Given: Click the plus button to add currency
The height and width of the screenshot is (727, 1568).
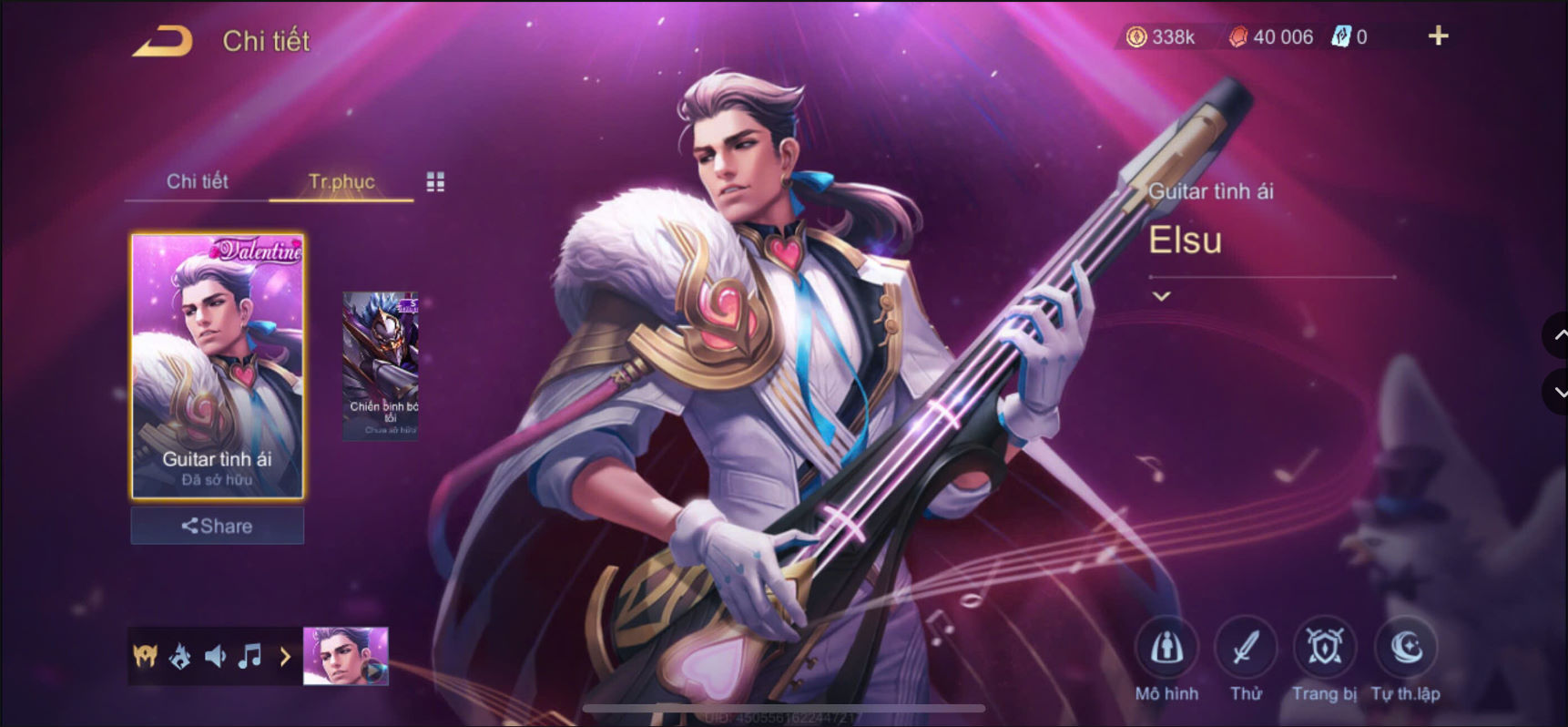Looking at the screenshot, I should (x=1437, y=36).
